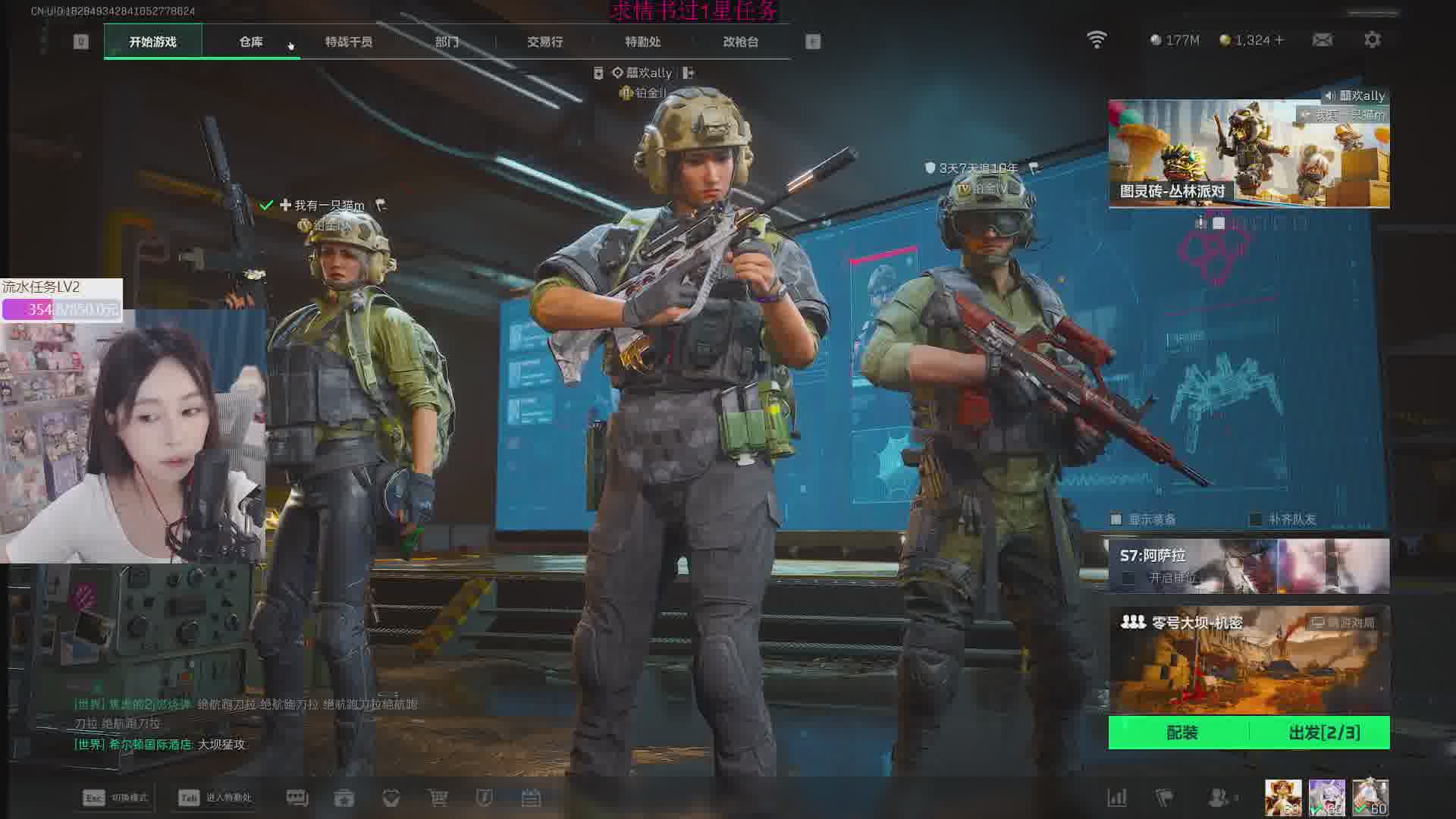Viewport: 1456px width, 819px height.
Task: Open the 改枪台 gunsmith tab
Action: point(740,42)
